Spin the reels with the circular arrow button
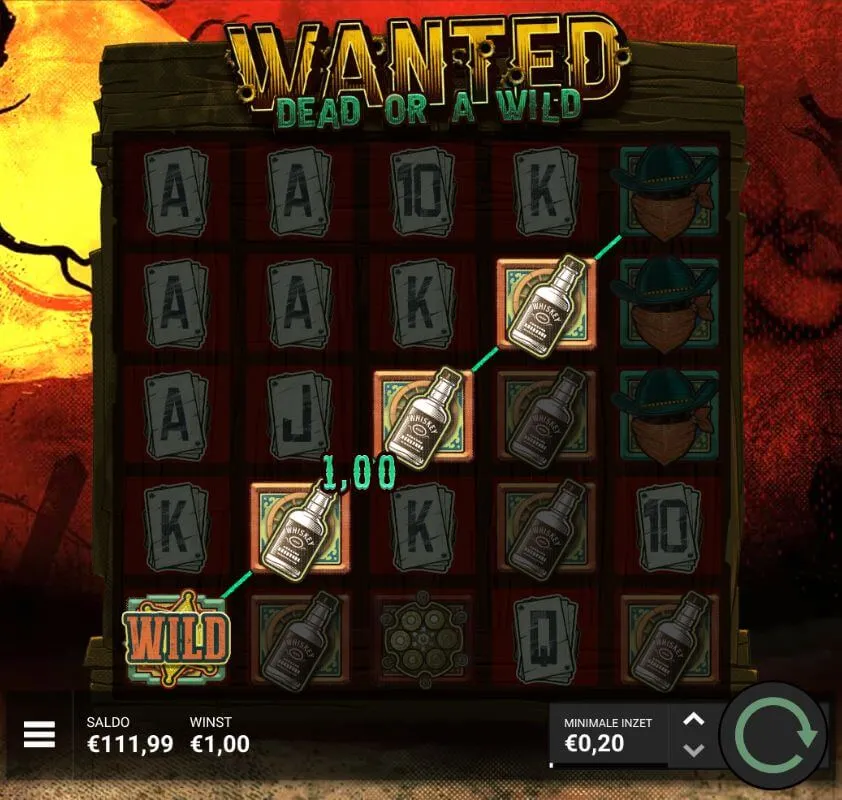Screen dimensions: 842x800 point(774,736)
